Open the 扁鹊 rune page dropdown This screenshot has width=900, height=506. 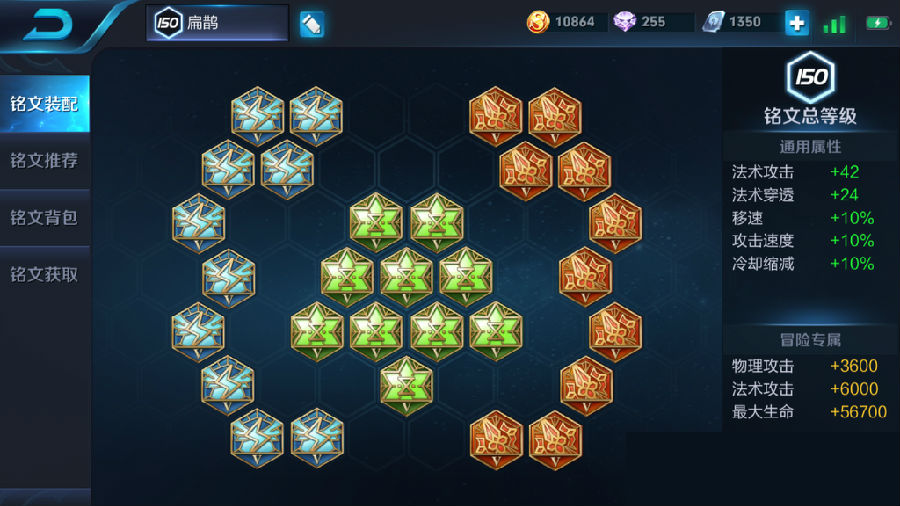pos(217,23)
